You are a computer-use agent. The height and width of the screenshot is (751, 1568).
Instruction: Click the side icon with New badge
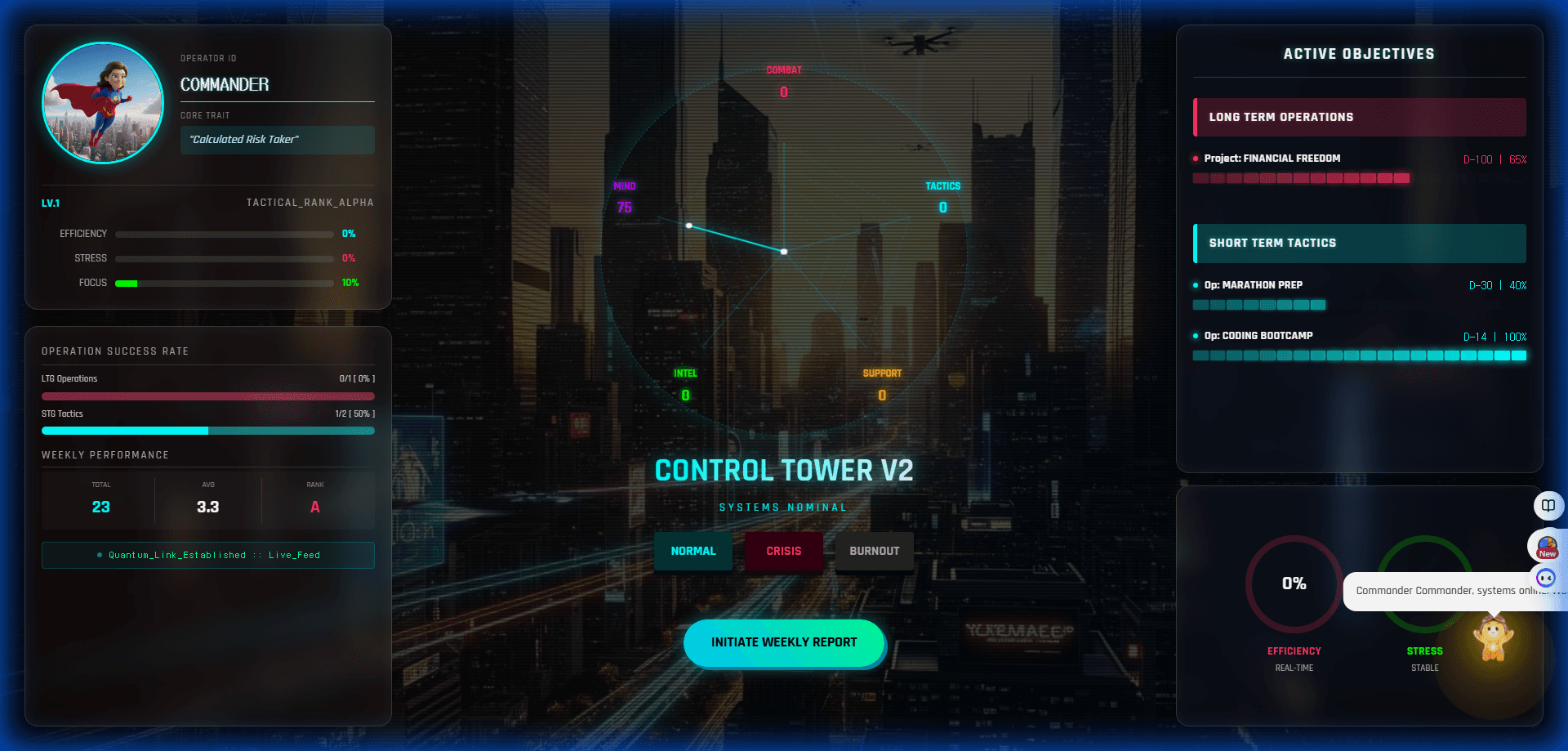pos(1547,546)
